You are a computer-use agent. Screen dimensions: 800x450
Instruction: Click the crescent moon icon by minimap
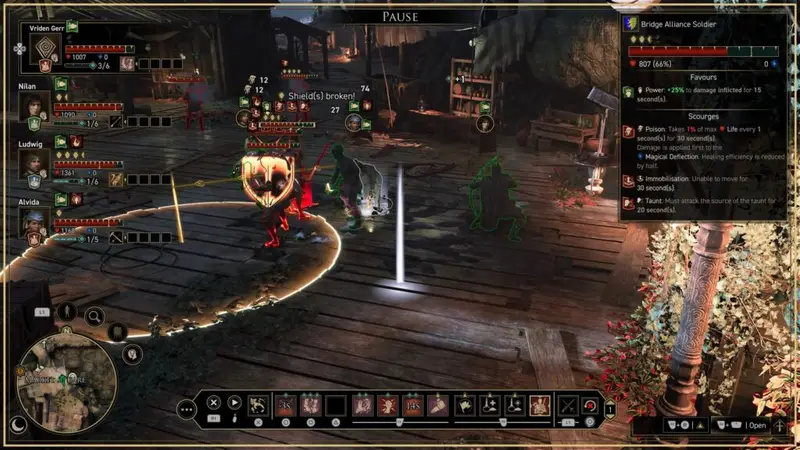pos(19,424)
